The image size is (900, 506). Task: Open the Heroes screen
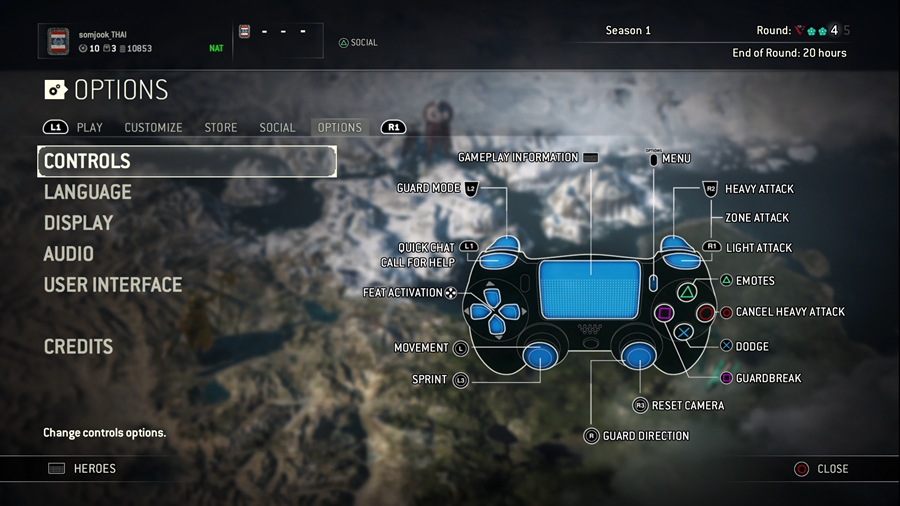94,468
